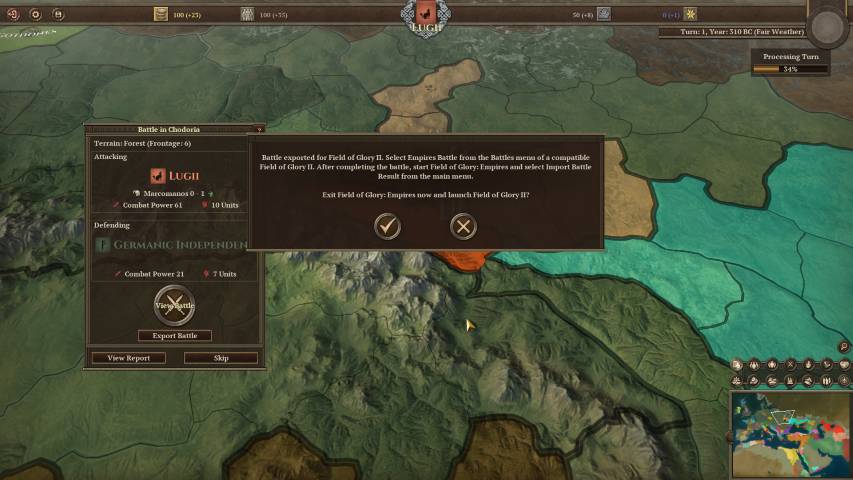Click the Export Battle button

click(x=175, y=336)
